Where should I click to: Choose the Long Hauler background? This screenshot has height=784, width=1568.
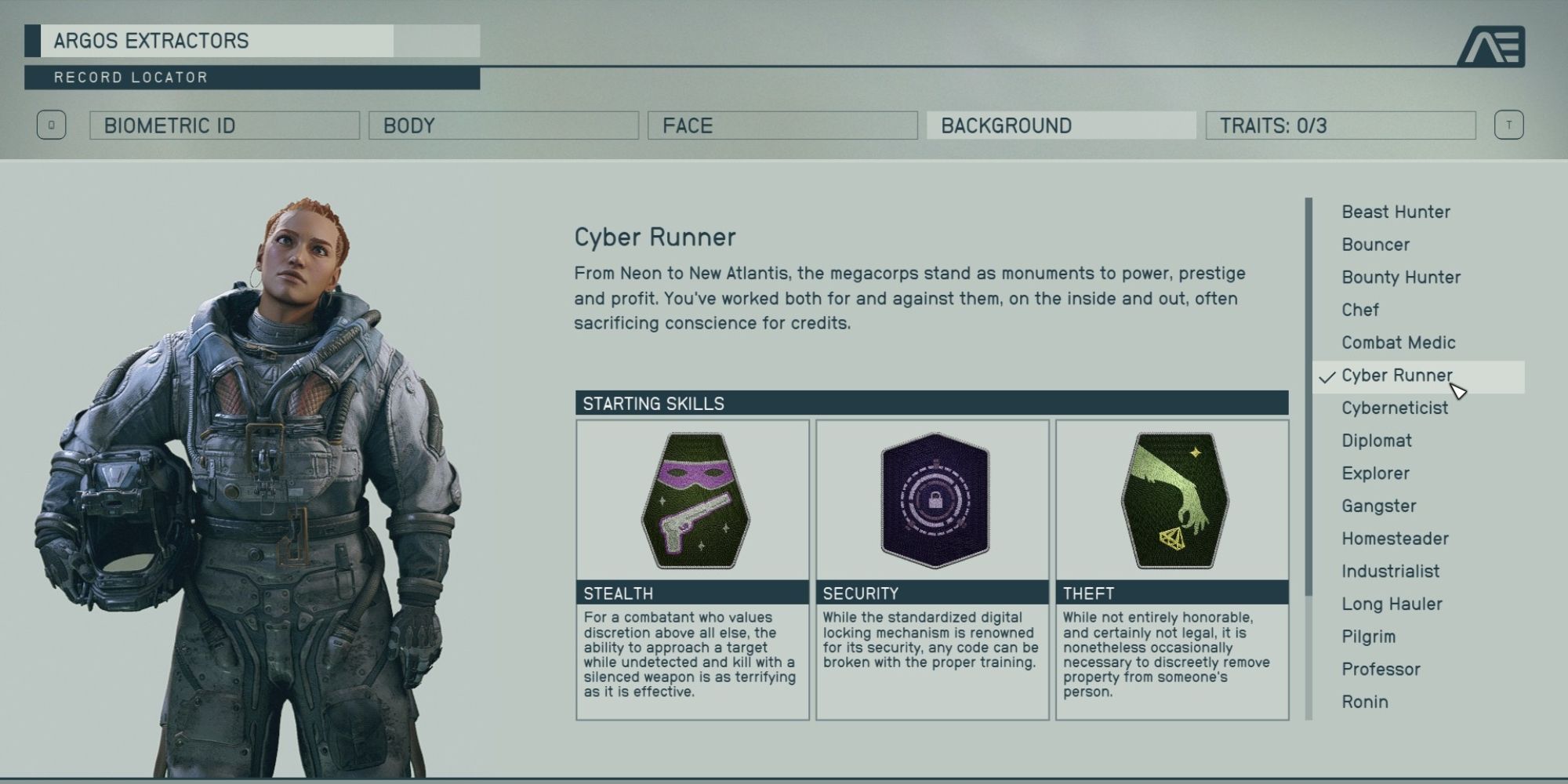click(1392, 604)
